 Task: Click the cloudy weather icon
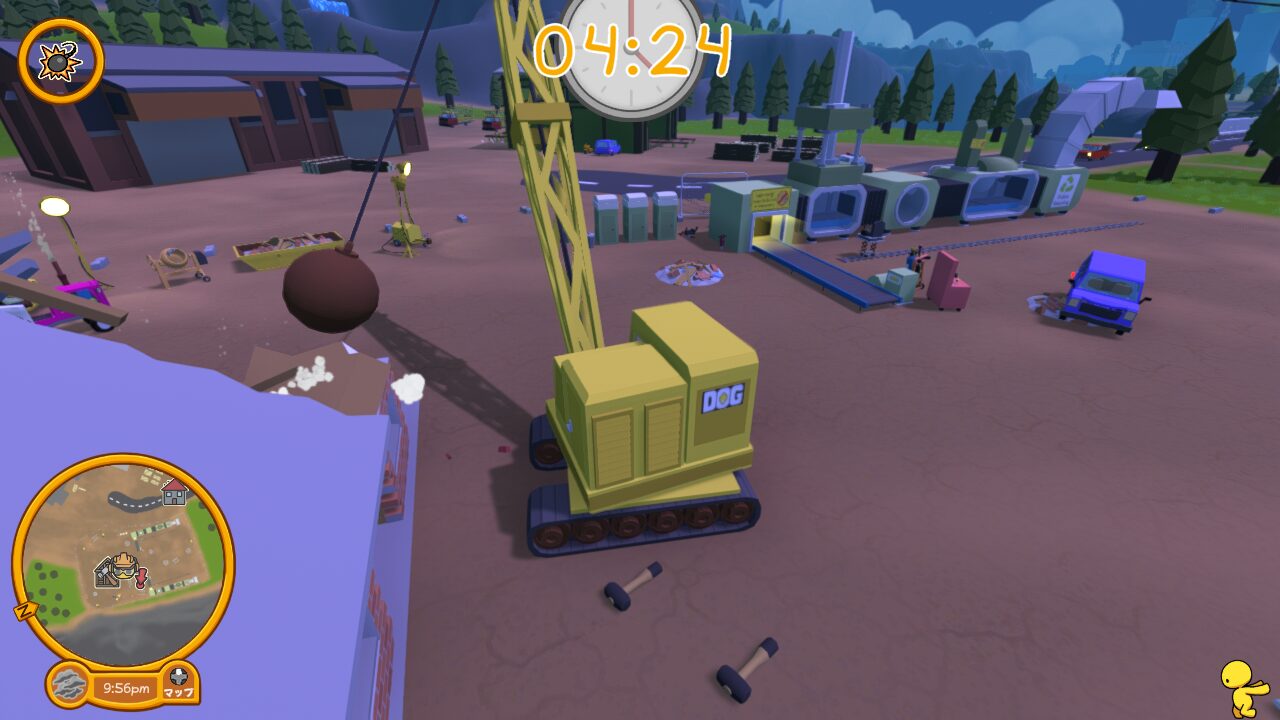(69, 686)
